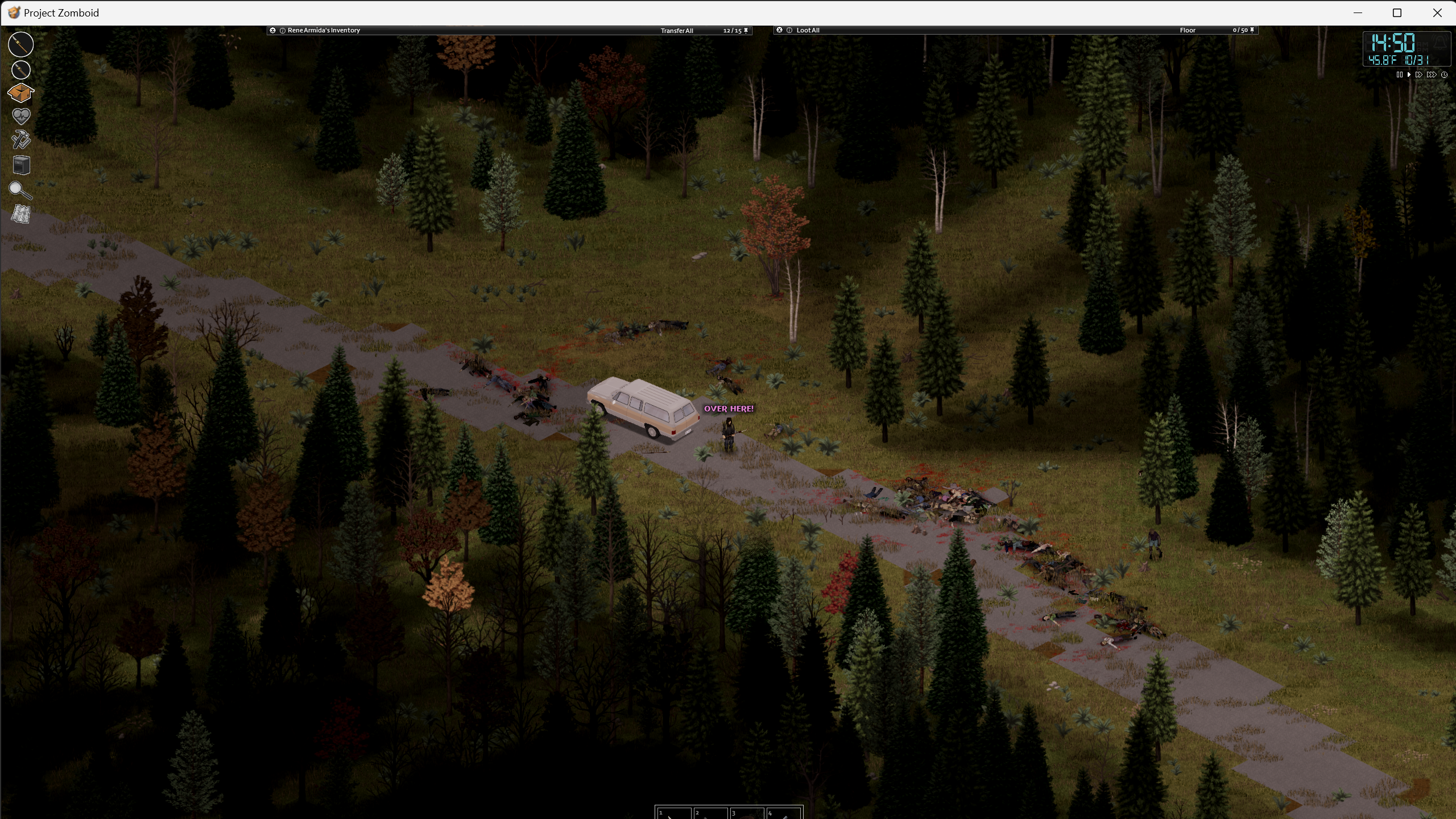The image size is (1456, 819).
Task: Set game speed to triple fast-forward
Action: pyautogui.click(x=1431, y=75)
